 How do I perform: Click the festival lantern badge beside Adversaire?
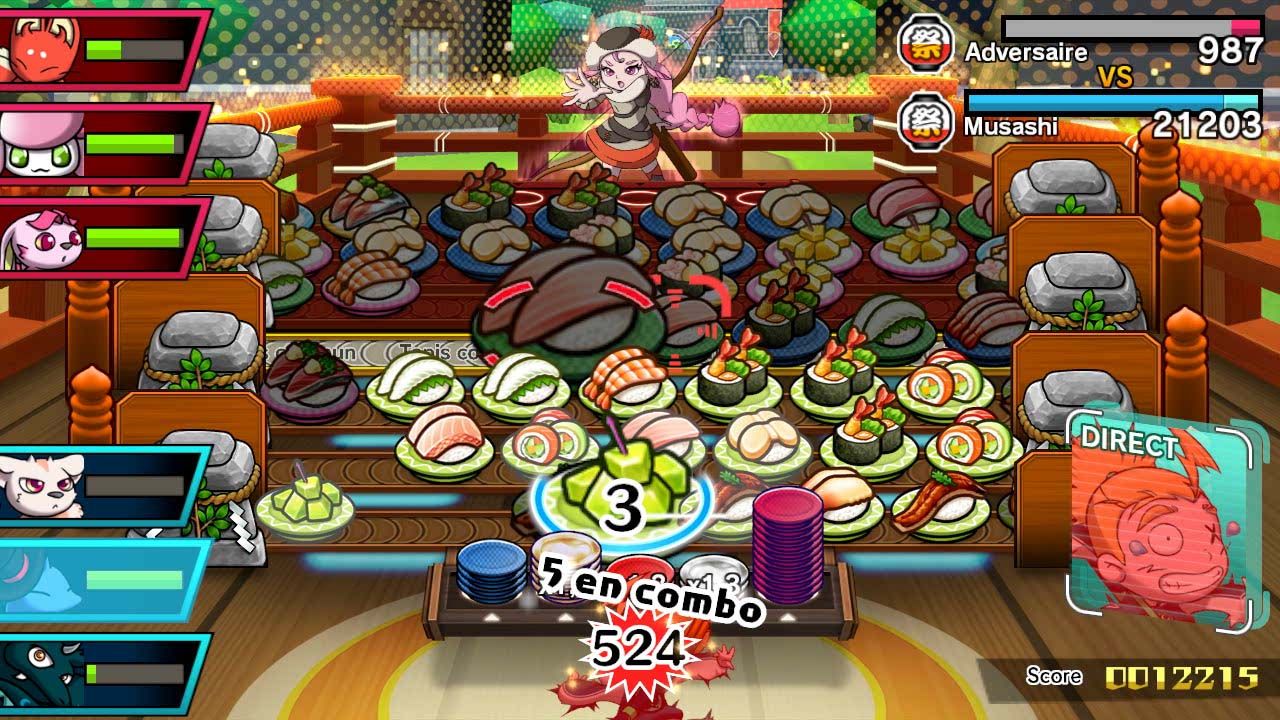pos(926,42)
